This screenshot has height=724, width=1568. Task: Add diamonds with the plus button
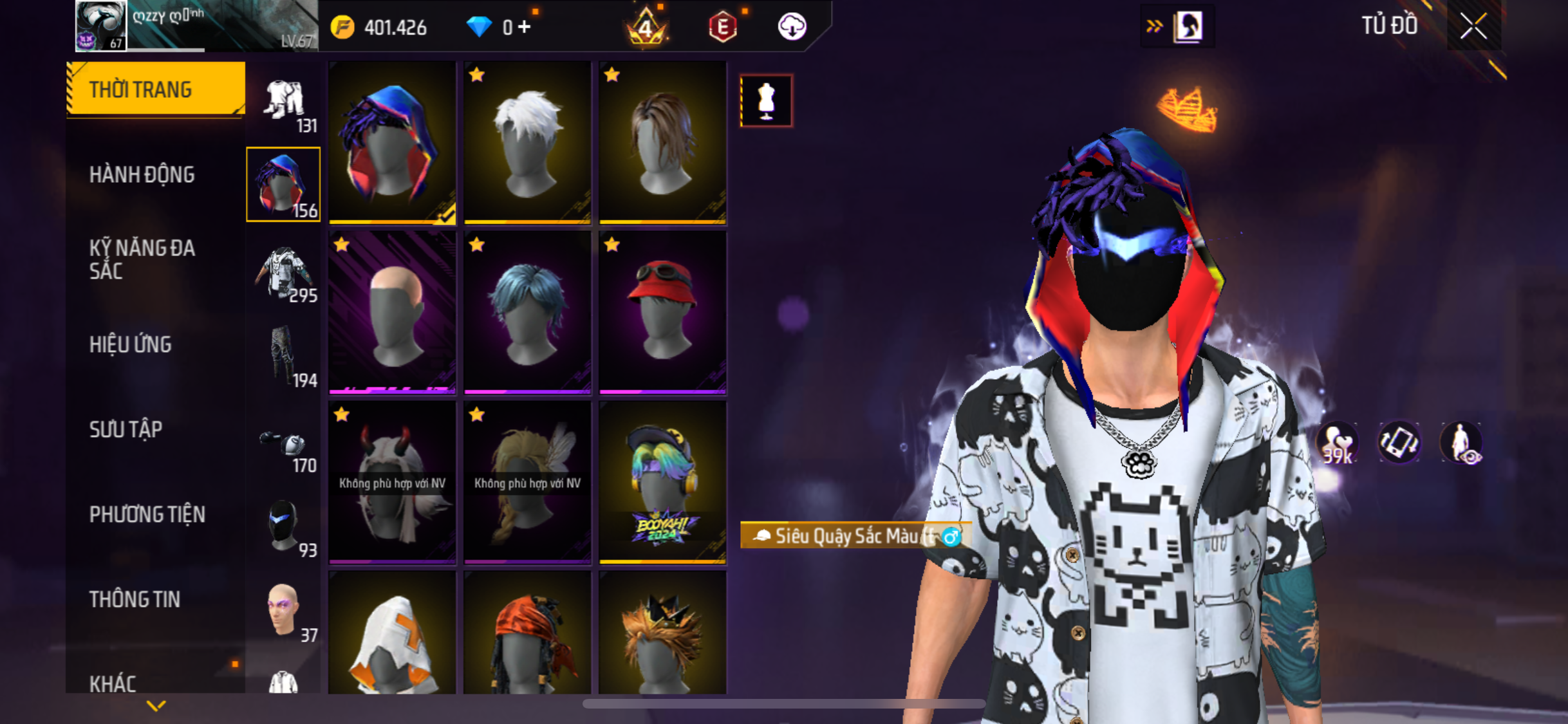pos(525,27)
